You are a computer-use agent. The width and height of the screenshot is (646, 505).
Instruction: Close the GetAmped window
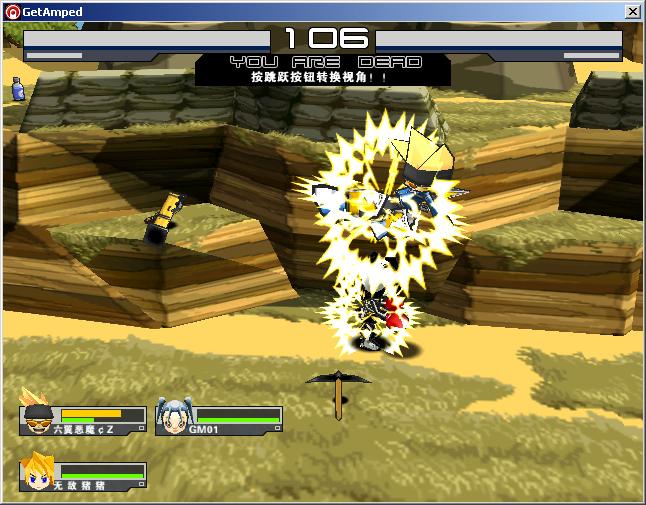[x=632, y=11]
